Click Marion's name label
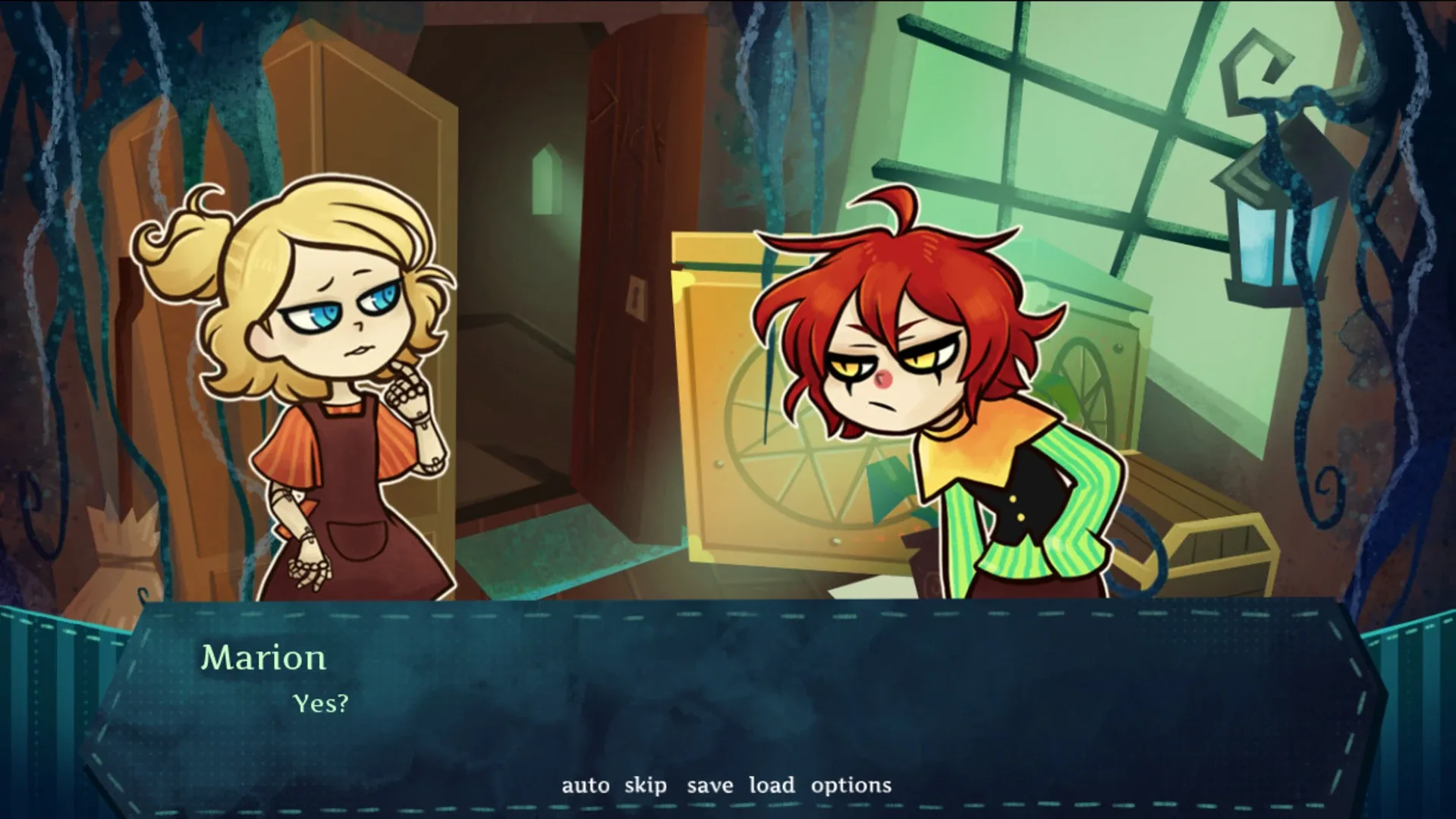This screenshot has width=1456, height=819. click(x=264, y=658)
